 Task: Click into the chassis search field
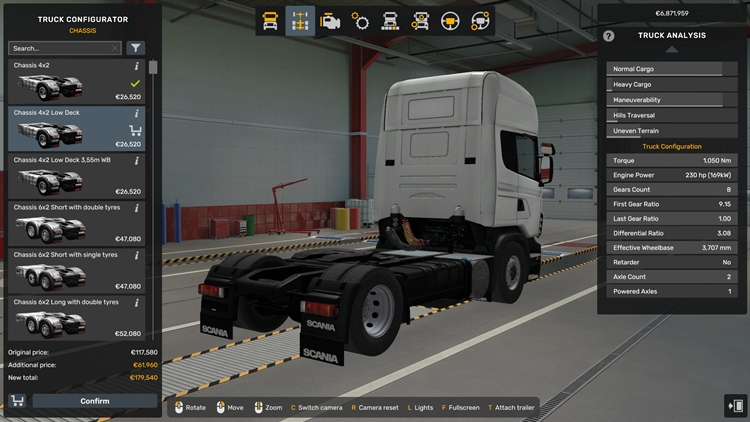[x=64, y=48]
